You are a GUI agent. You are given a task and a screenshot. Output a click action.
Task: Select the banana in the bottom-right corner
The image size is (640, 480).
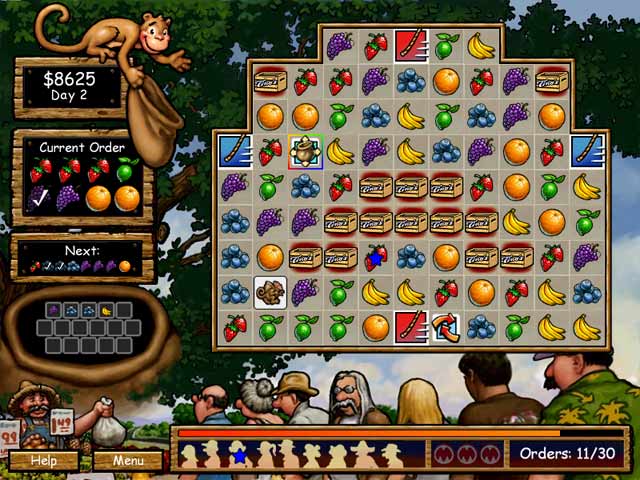[x=586, y=327]
